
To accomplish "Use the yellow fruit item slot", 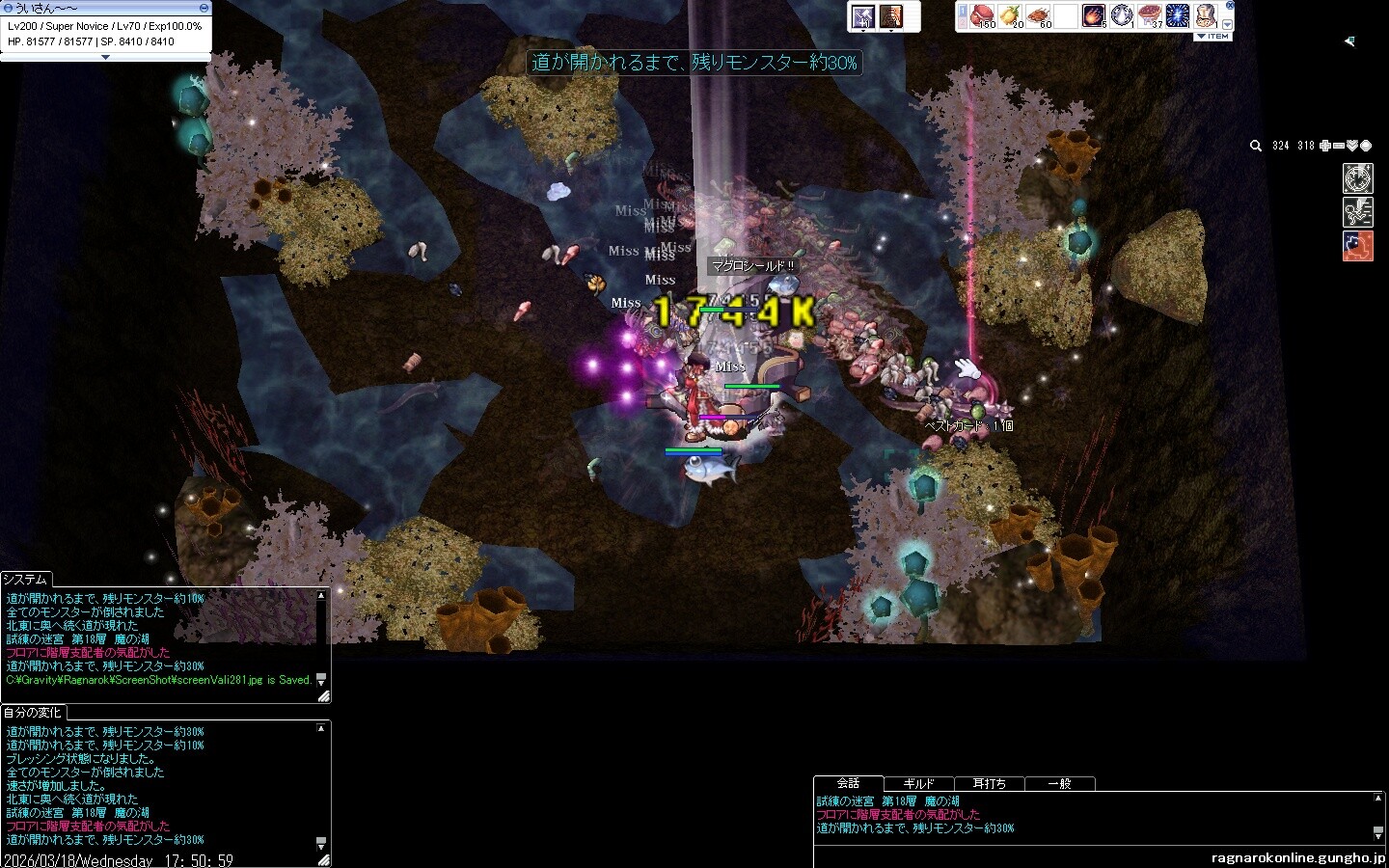I will 1010,15.
